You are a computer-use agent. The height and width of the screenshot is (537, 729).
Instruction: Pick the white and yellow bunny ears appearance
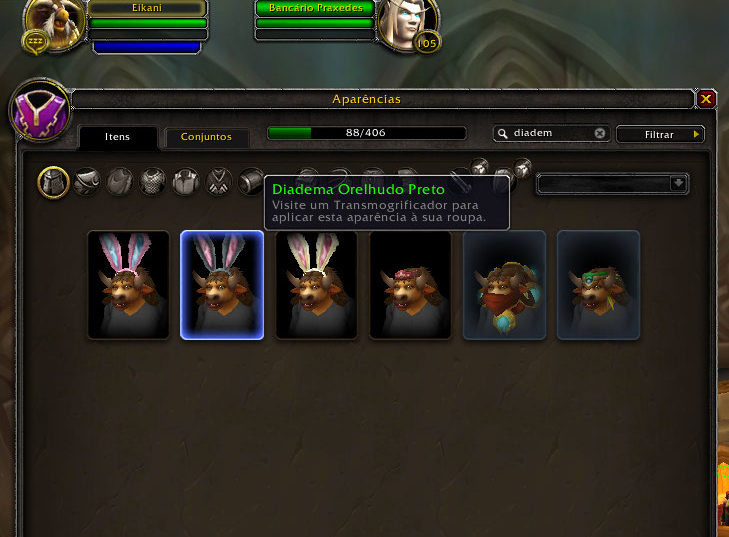pyautogui.click(x=316, y=285)
